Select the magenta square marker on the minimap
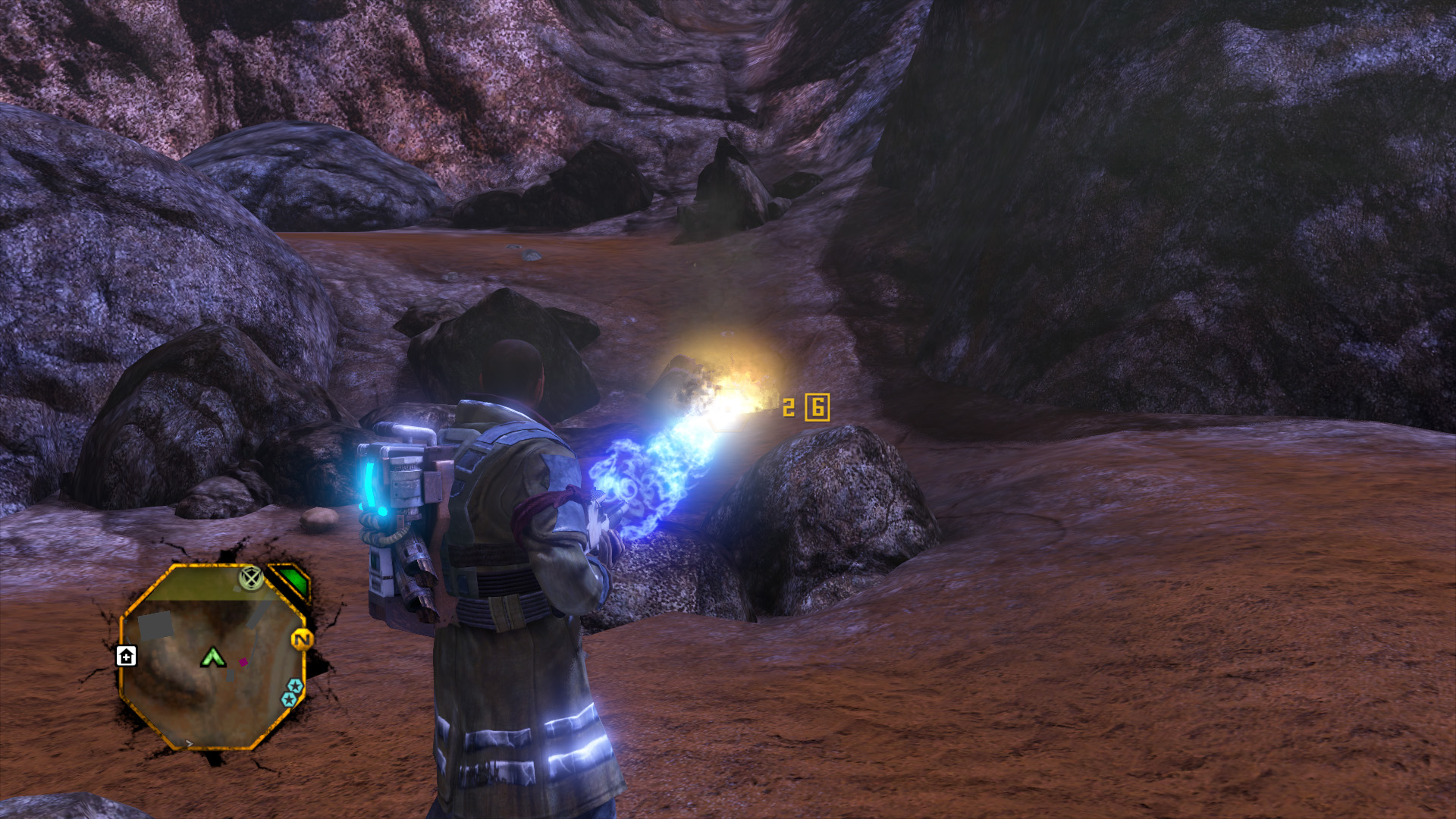The height and width of the screenshot is (819, 1456). point(243,662)
